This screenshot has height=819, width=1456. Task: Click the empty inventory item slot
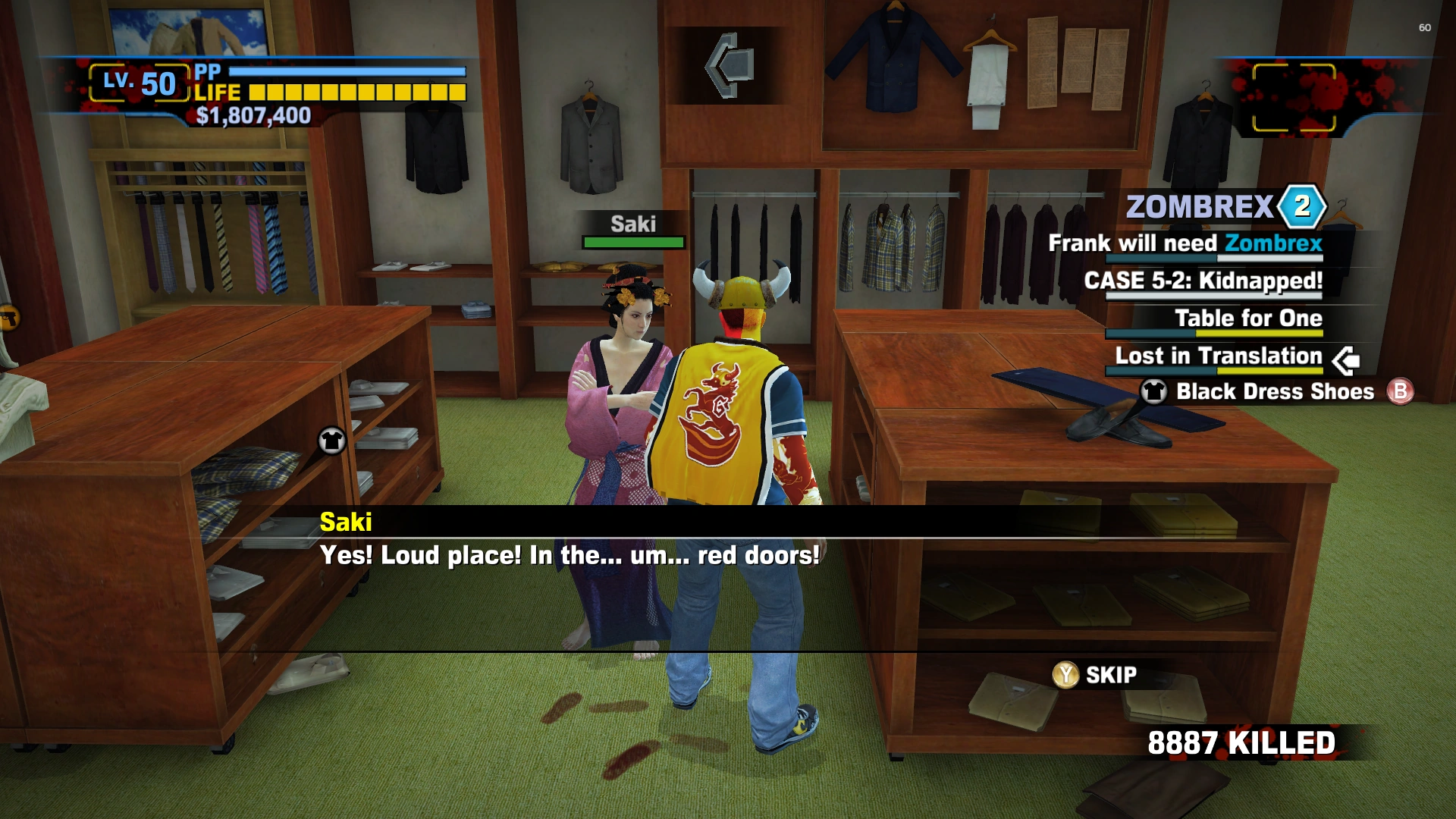[x=1294, y=98]
